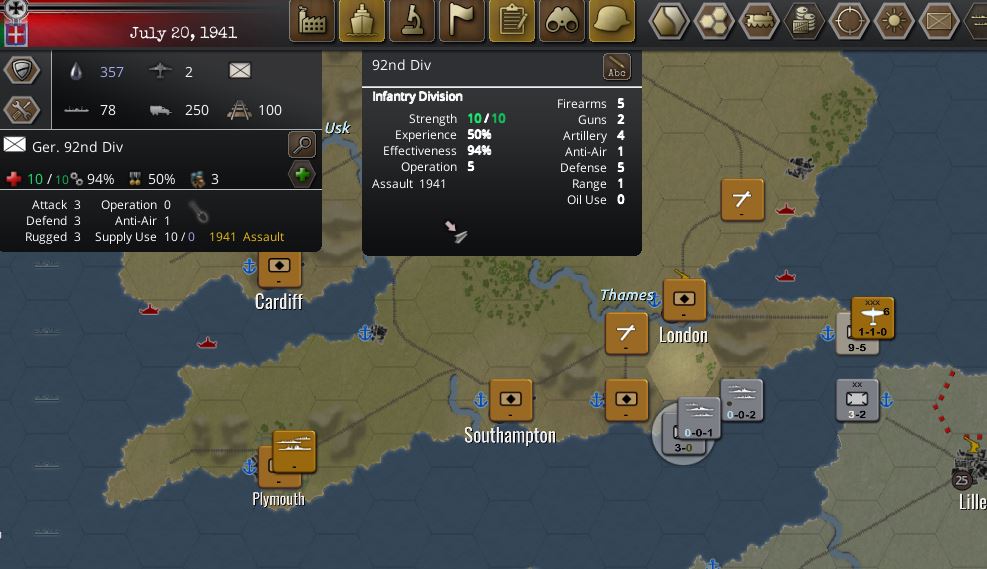The image size is (987, 569).
Task: Toggle the honeycomb hex grid overlay
Action: (716, 21)
